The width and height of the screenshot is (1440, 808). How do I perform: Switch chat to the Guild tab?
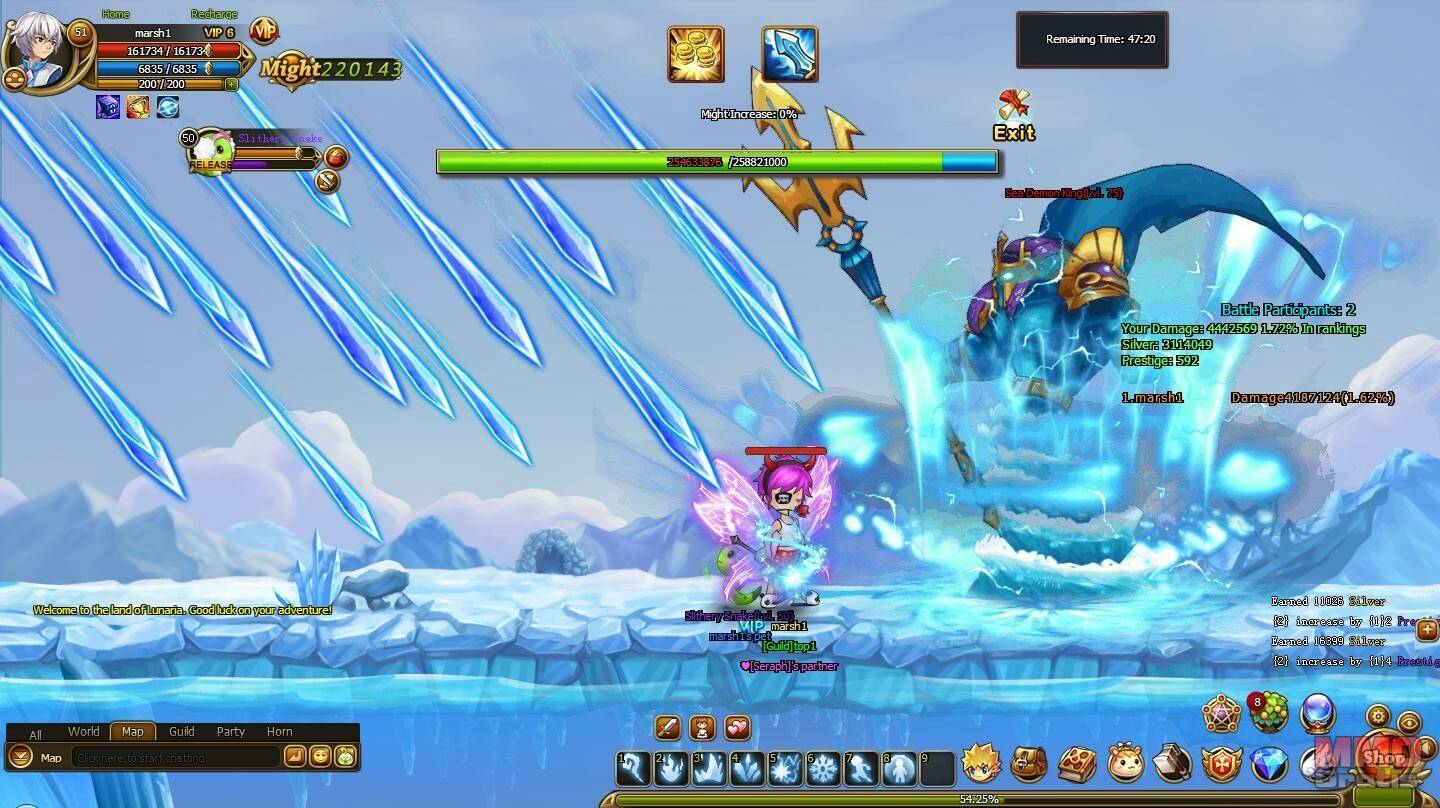tap(181, 732)
